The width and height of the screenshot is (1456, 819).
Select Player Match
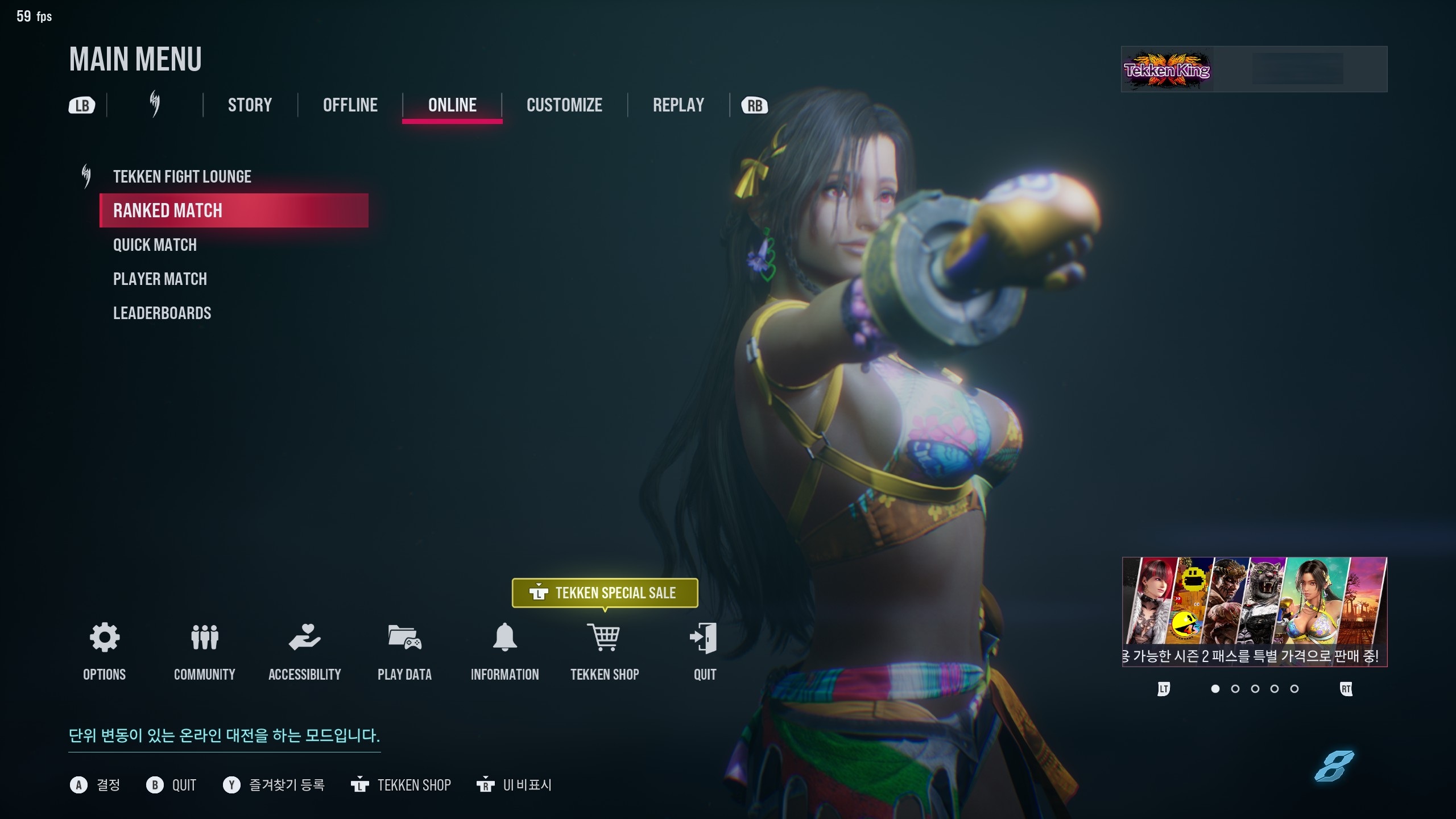pyautogui.click(x=160, y=279)
